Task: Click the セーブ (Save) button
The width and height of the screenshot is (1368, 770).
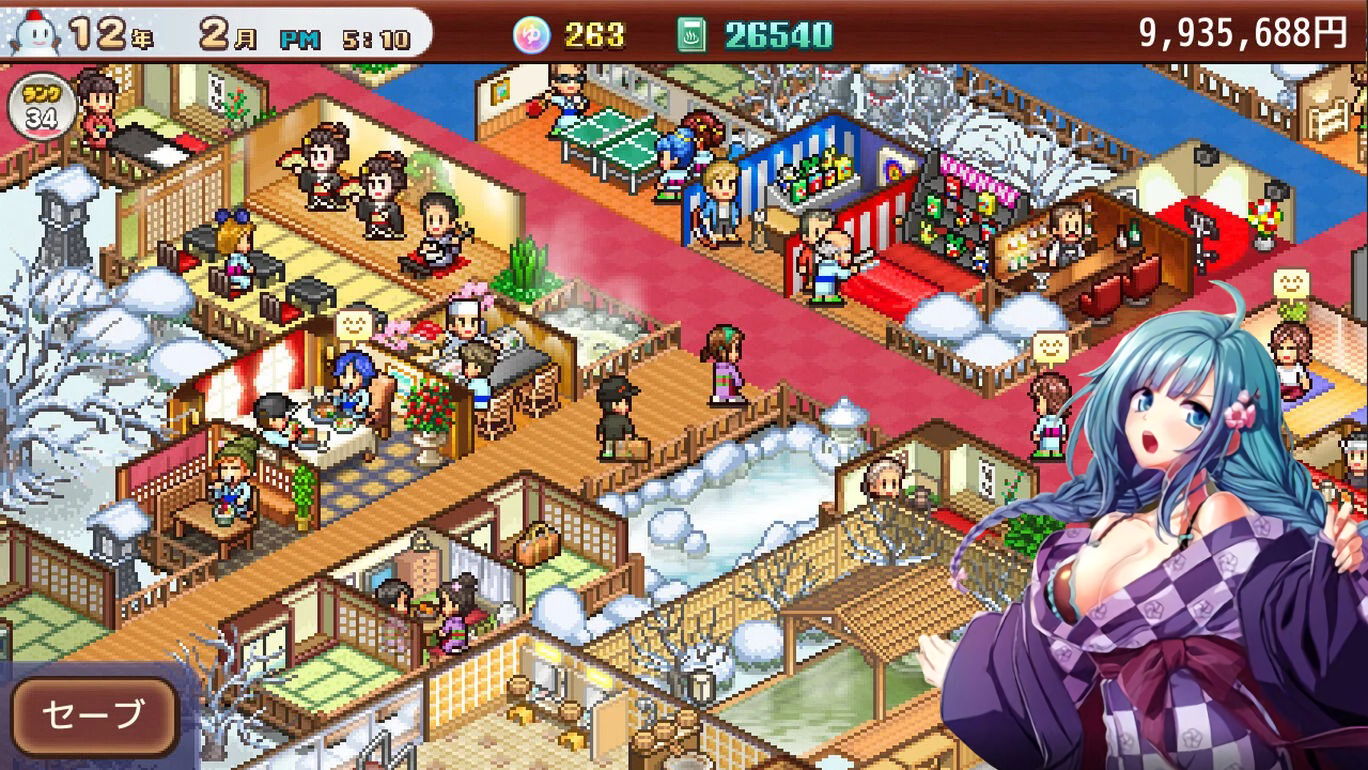Action: tap(95, 715)
